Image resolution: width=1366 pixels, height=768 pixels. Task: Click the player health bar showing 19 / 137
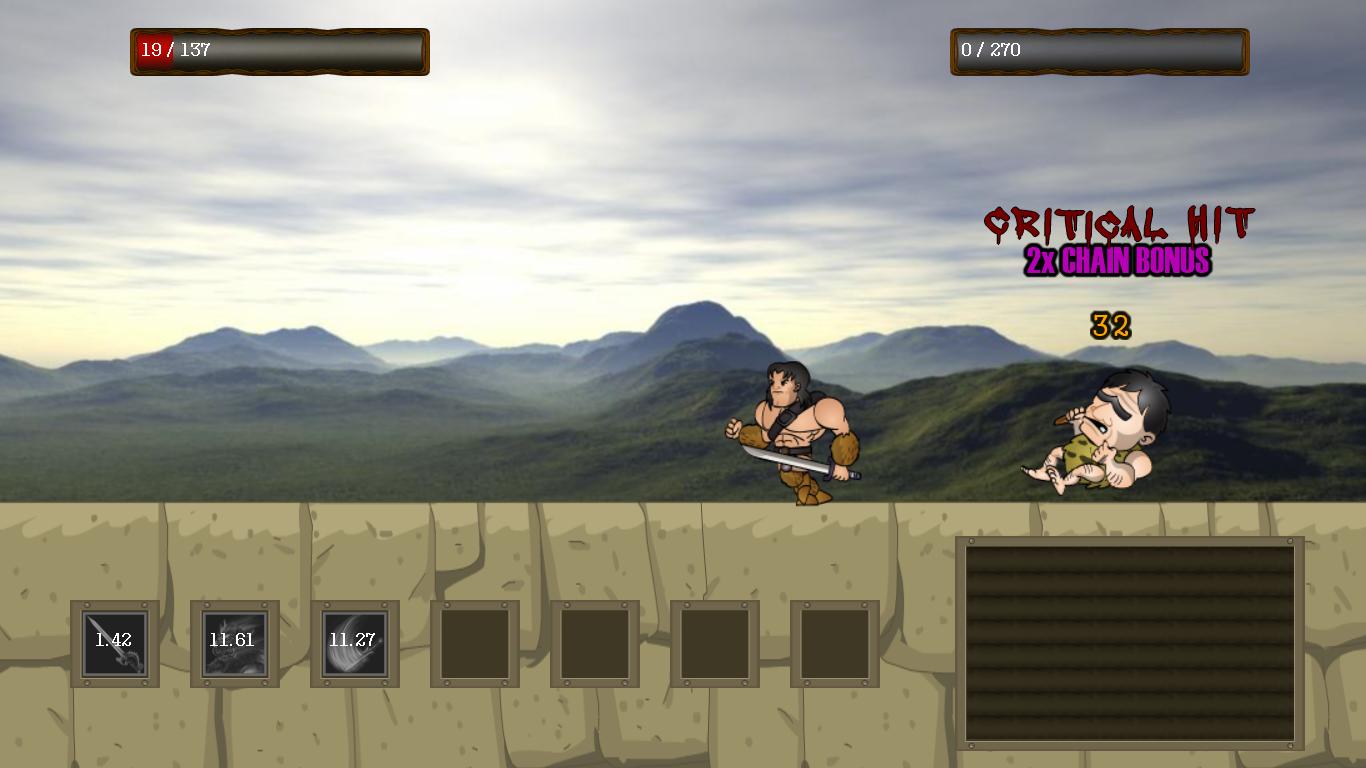[x=279, y=51]
